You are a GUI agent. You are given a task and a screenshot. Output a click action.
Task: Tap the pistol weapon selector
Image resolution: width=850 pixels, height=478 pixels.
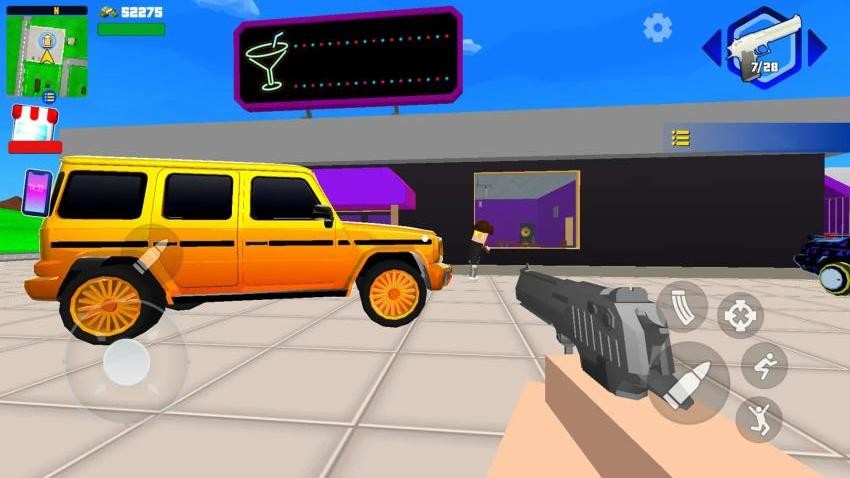tap(764, 45)
